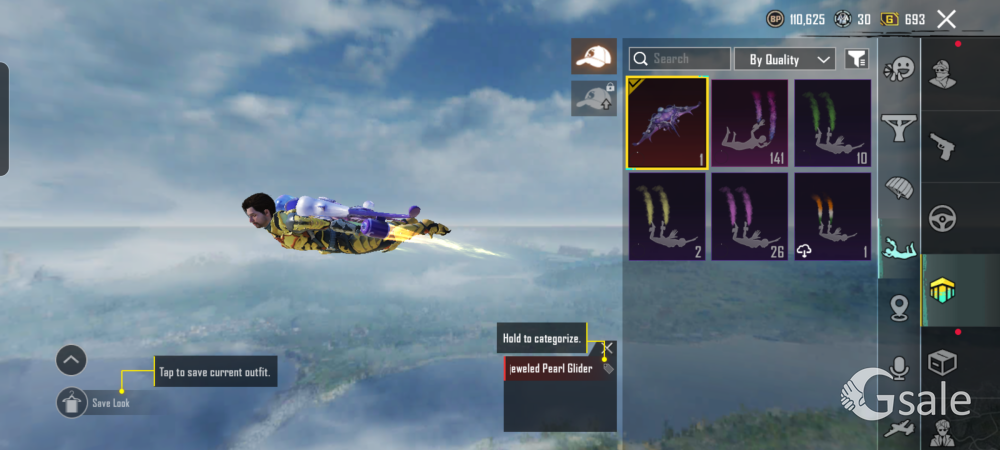The height and width of the screenshot is (450, 1000).
Task: Click the Search field
Action: coord(680,59)
